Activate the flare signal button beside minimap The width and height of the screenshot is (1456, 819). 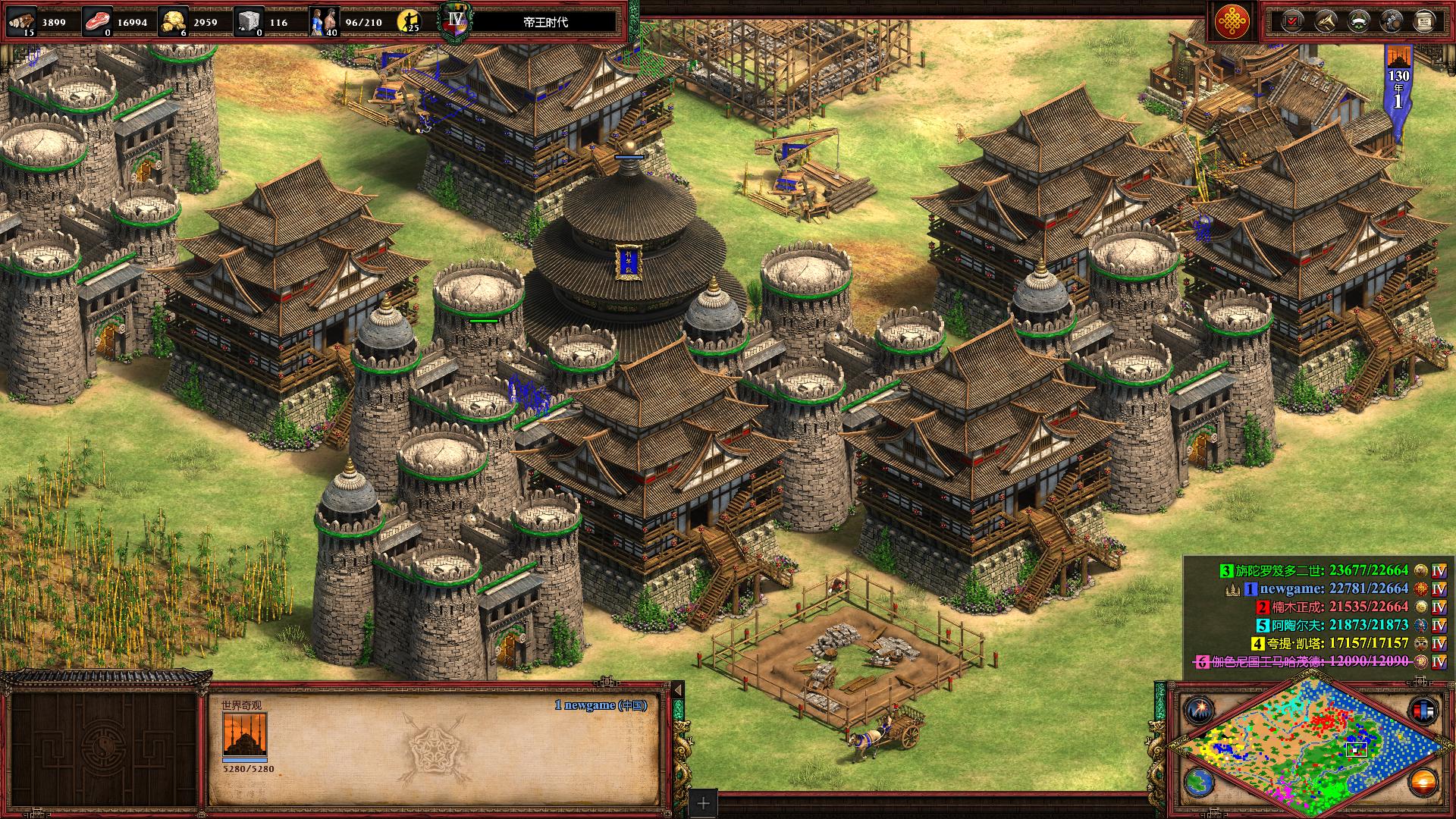tap(1199, 711)
